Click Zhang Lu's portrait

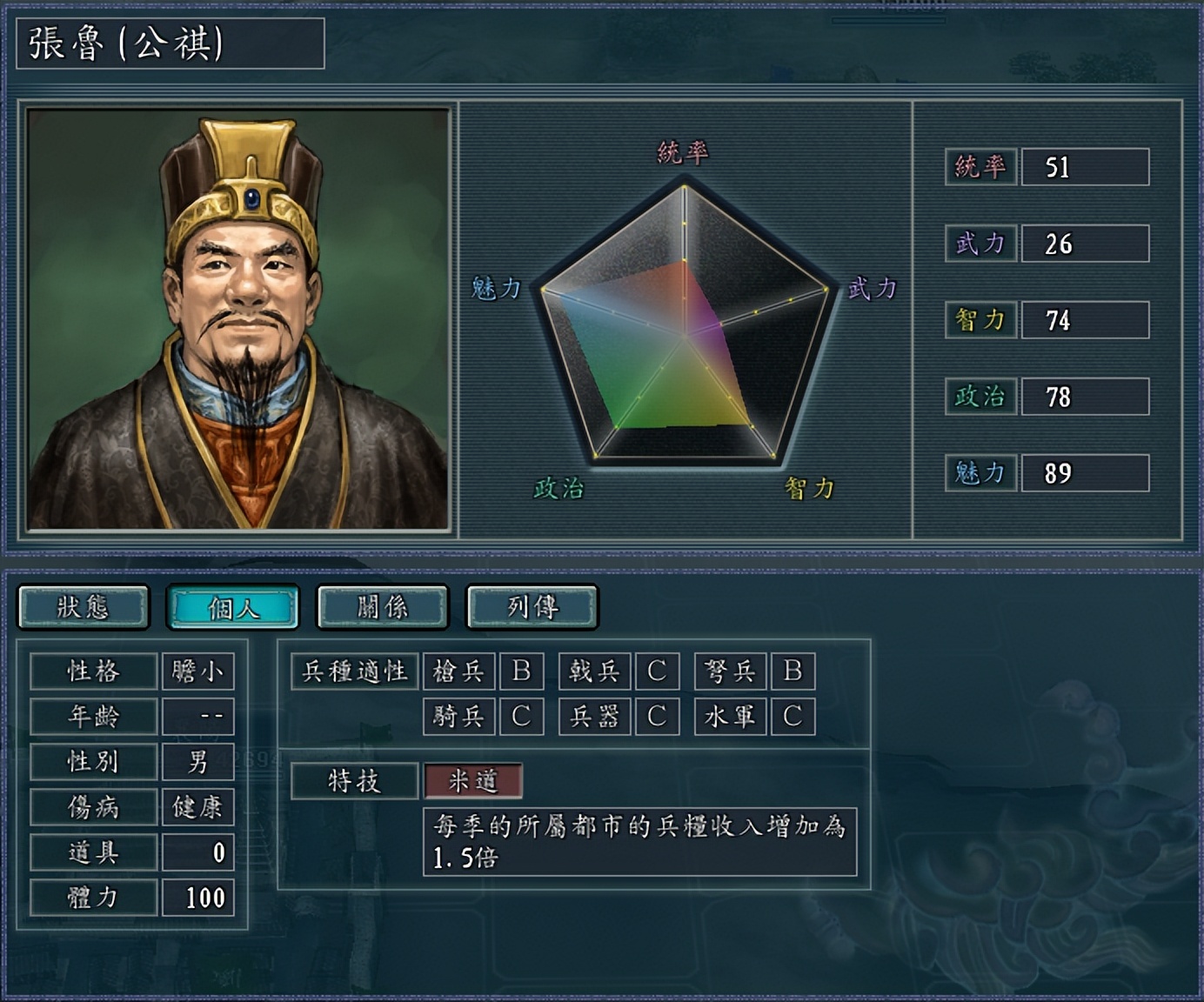237,317
